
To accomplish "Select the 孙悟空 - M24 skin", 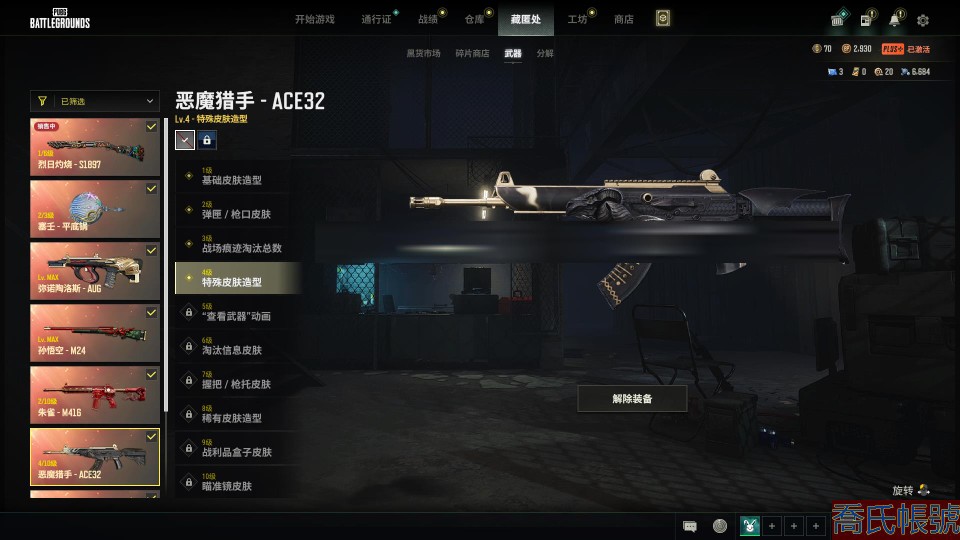I will pyautogui.click(x=95, y=333).
